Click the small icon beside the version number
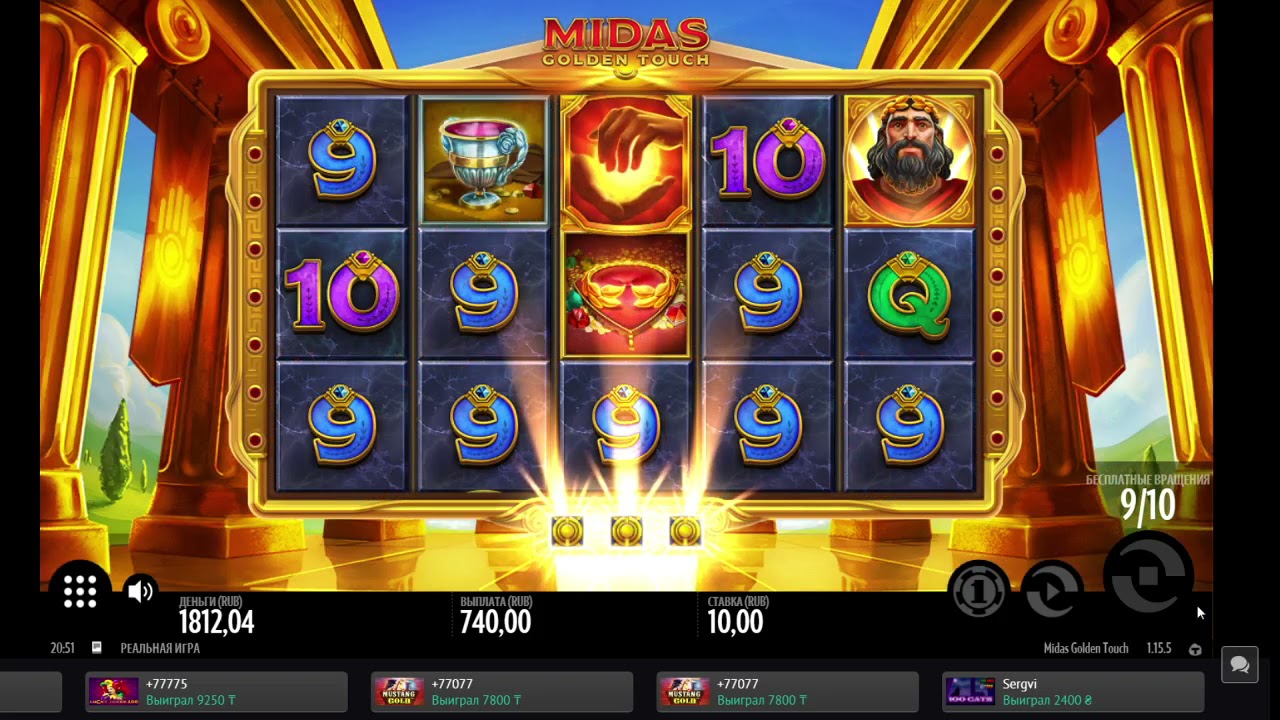This screenshot has height=720, width=1280. click(x=1195, y=649)
